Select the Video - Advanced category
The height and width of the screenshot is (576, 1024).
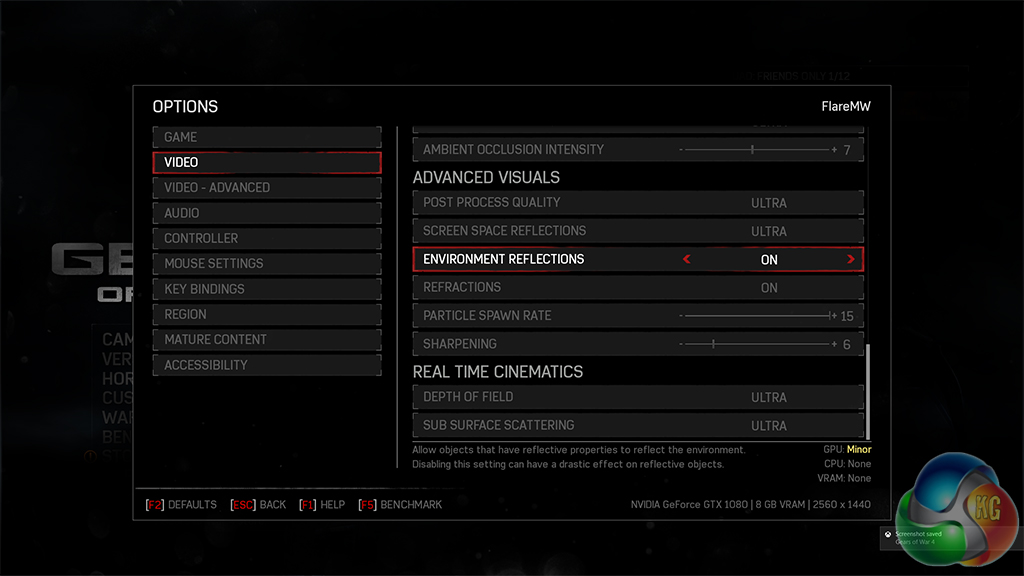[266, 188]
